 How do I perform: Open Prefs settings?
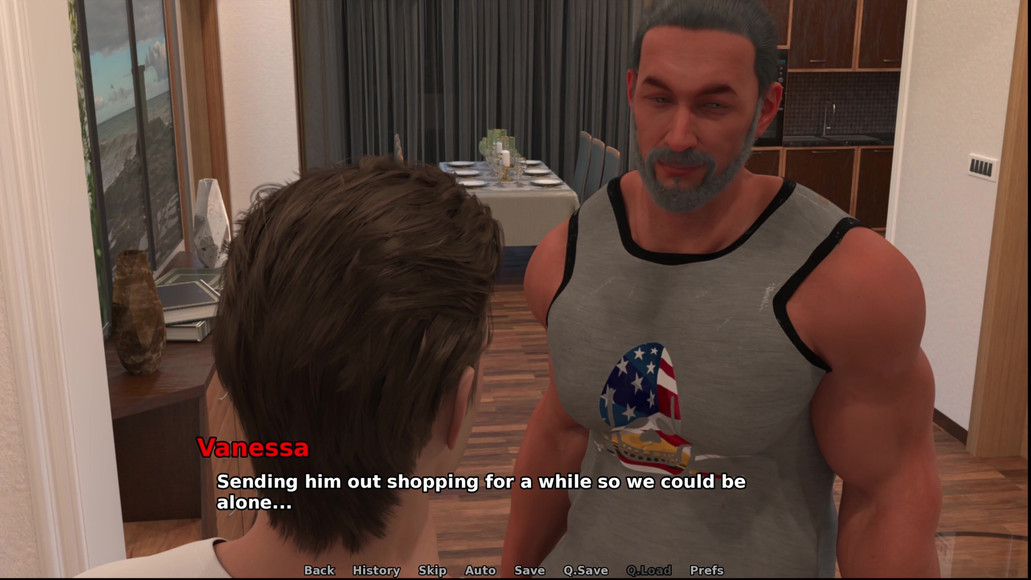coord(706,570)
